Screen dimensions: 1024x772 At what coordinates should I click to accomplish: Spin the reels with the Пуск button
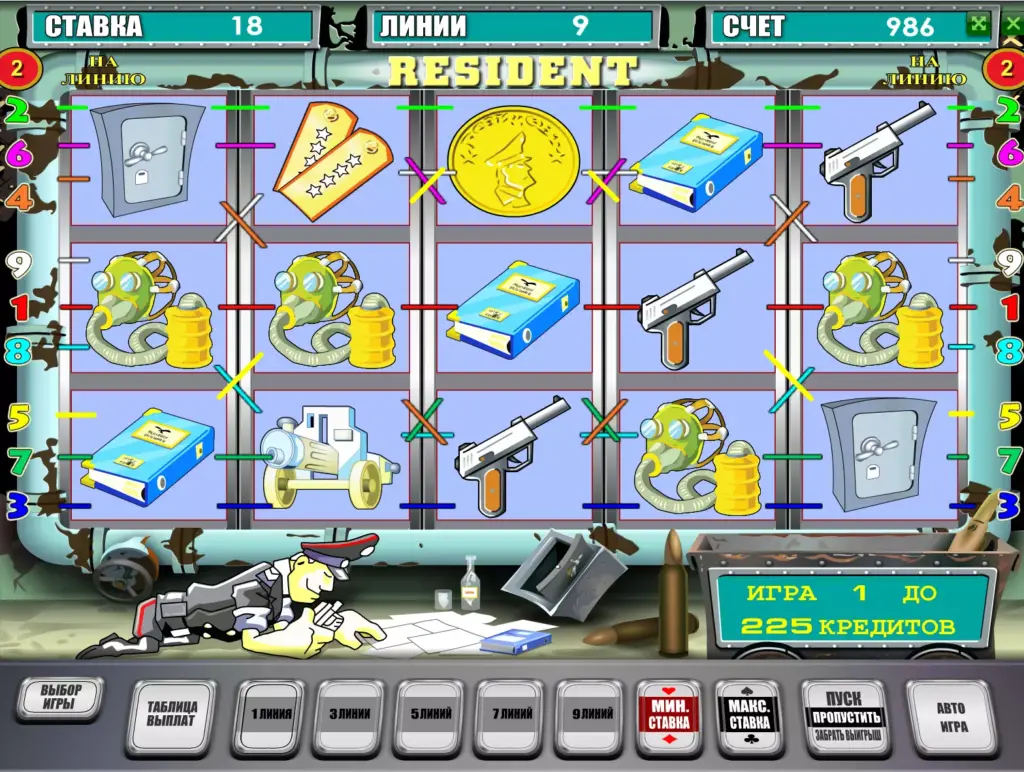(x=844, y=717)
